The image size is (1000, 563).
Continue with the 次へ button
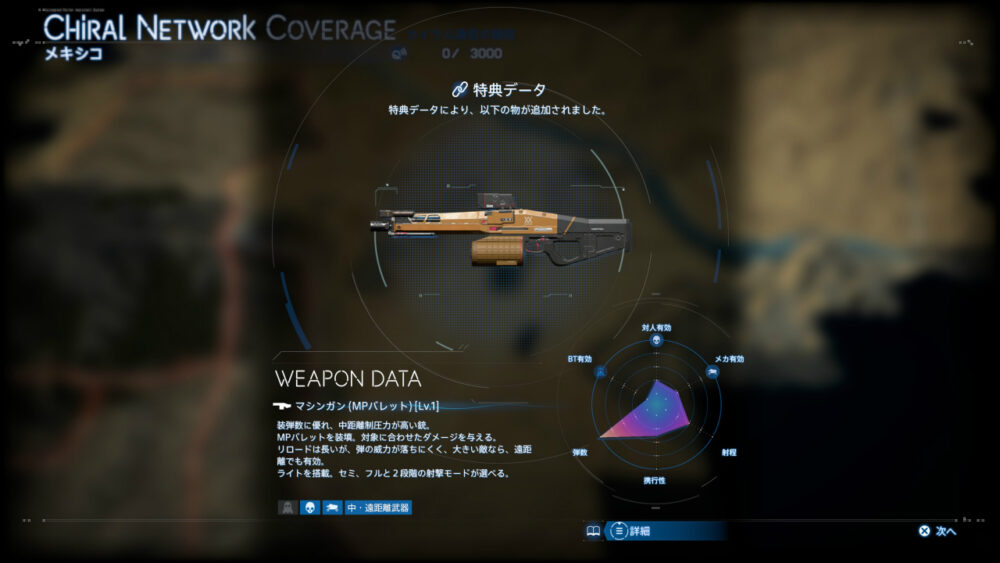click(x=938, y=531)
